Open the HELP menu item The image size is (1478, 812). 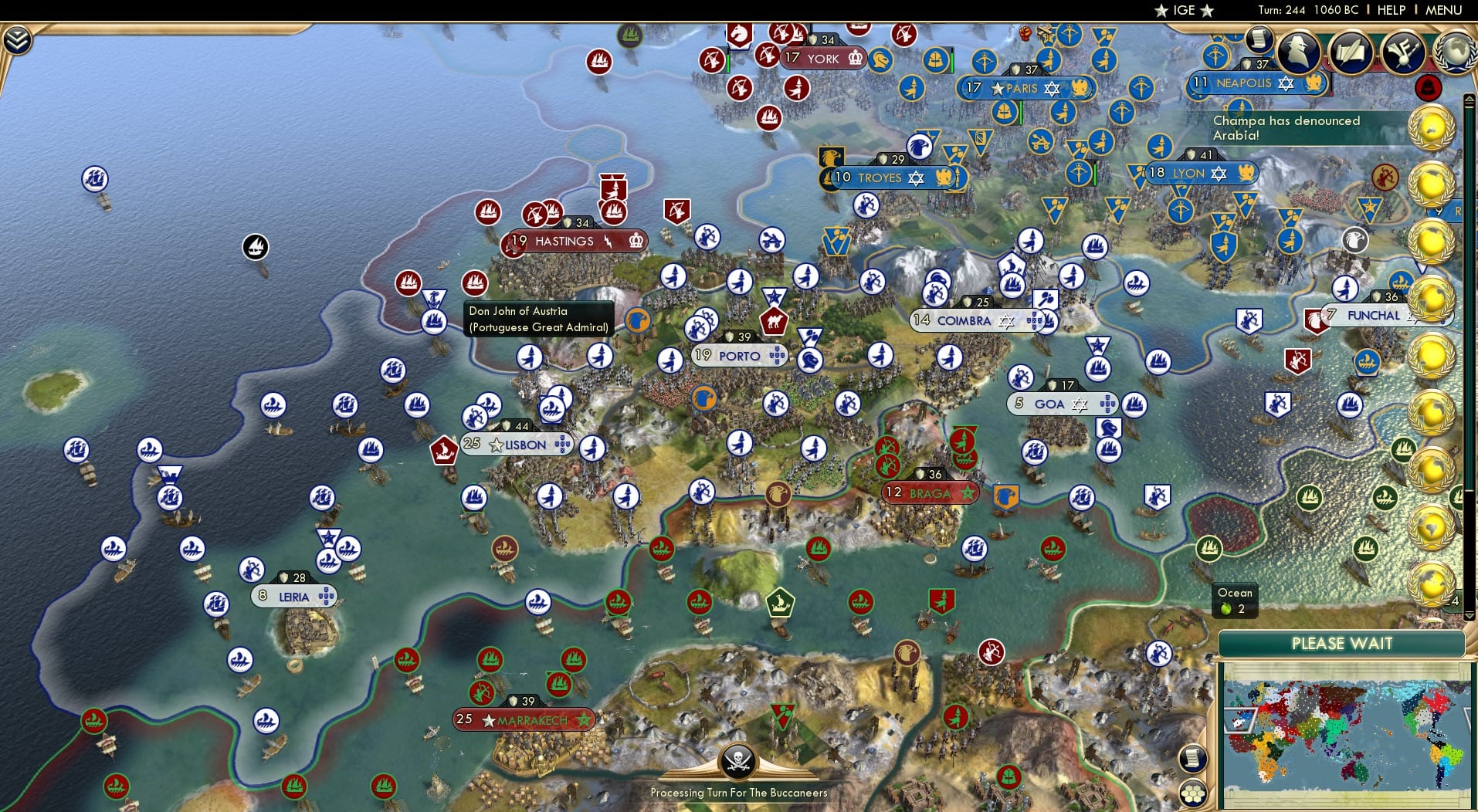1390,10
